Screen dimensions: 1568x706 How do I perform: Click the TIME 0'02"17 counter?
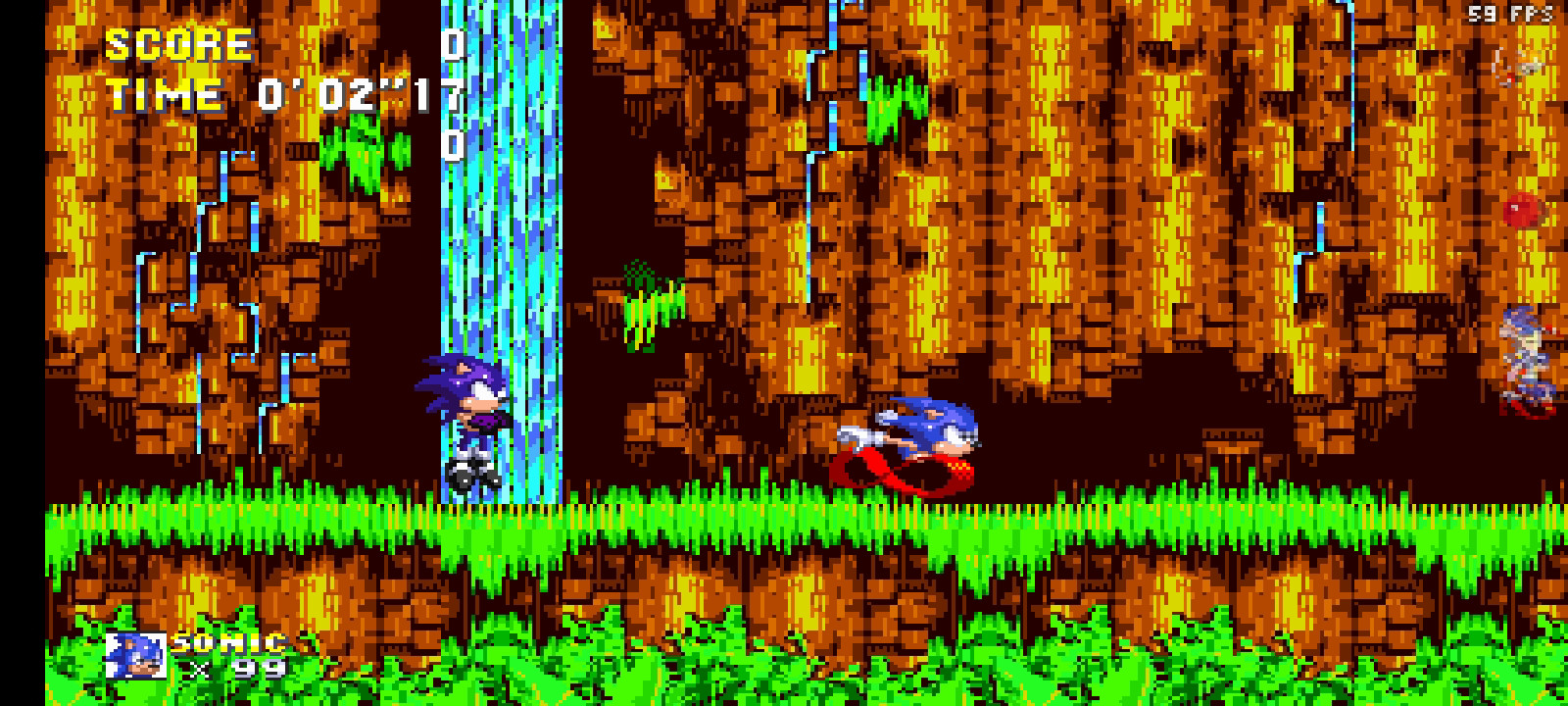pyautogui.click(x=274, y=95)
